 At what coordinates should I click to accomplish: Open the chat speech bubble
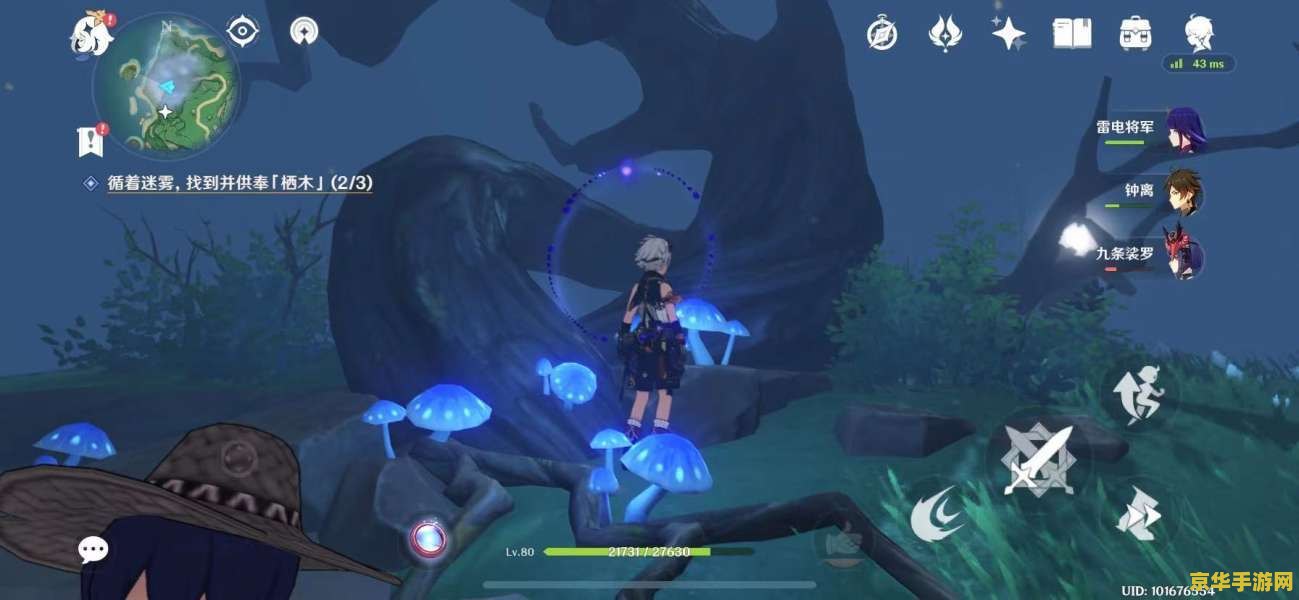(x=94, y=549)
